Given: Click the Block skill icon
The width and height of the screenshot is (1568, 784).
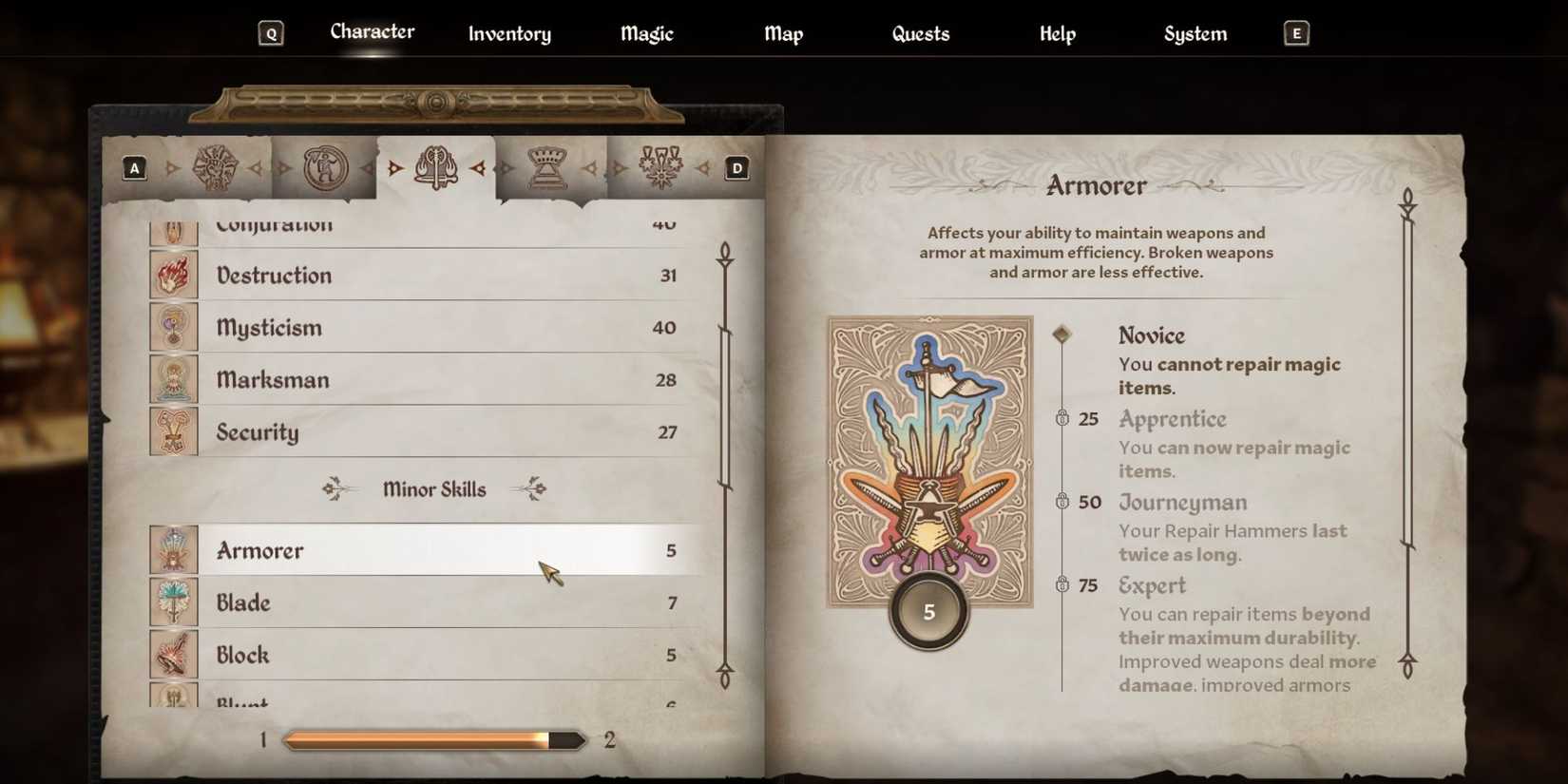Looking at the screenshot, I should tap(174, 655).
